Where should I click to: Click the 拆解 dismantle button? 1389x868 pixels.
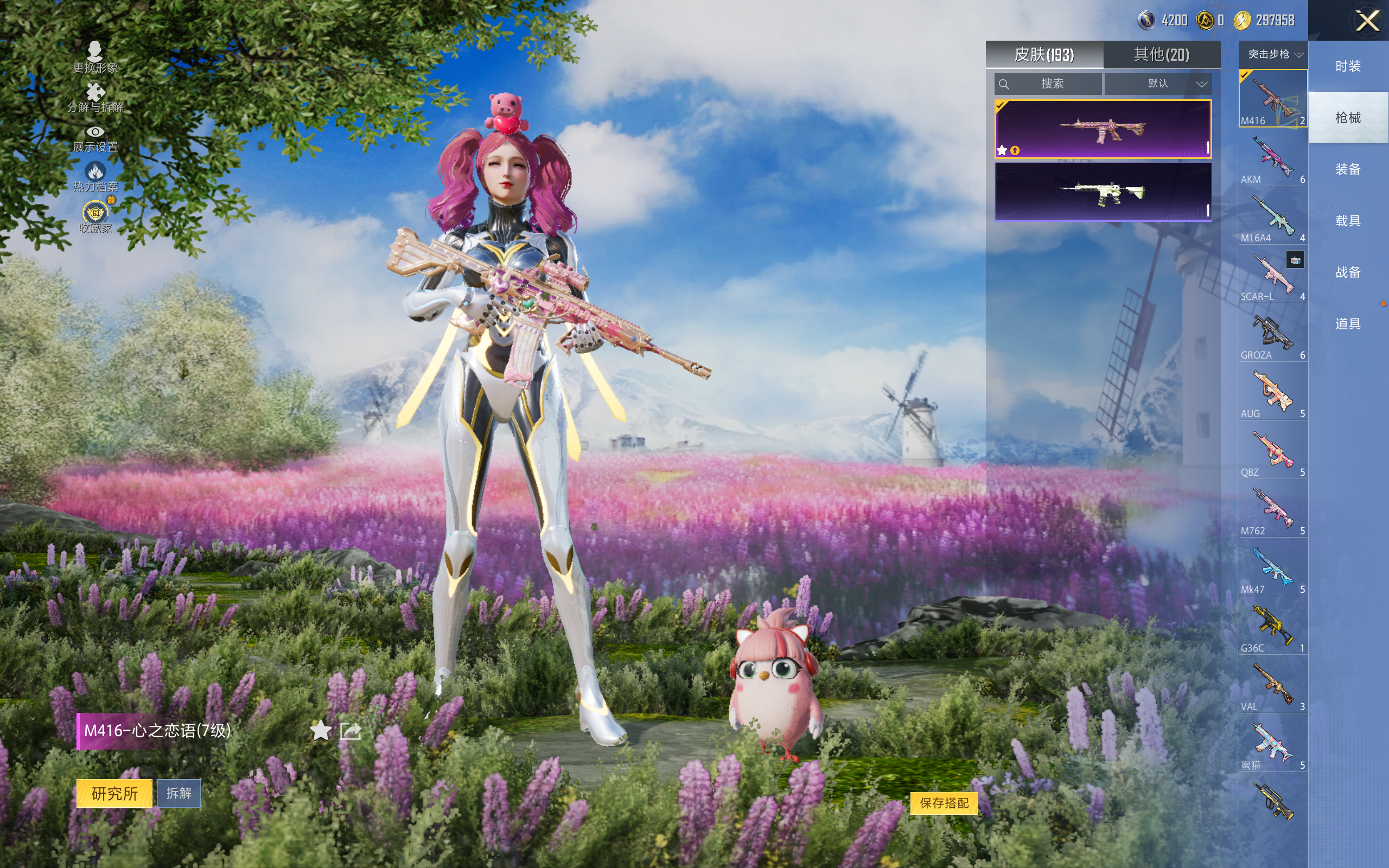[179, 793]
